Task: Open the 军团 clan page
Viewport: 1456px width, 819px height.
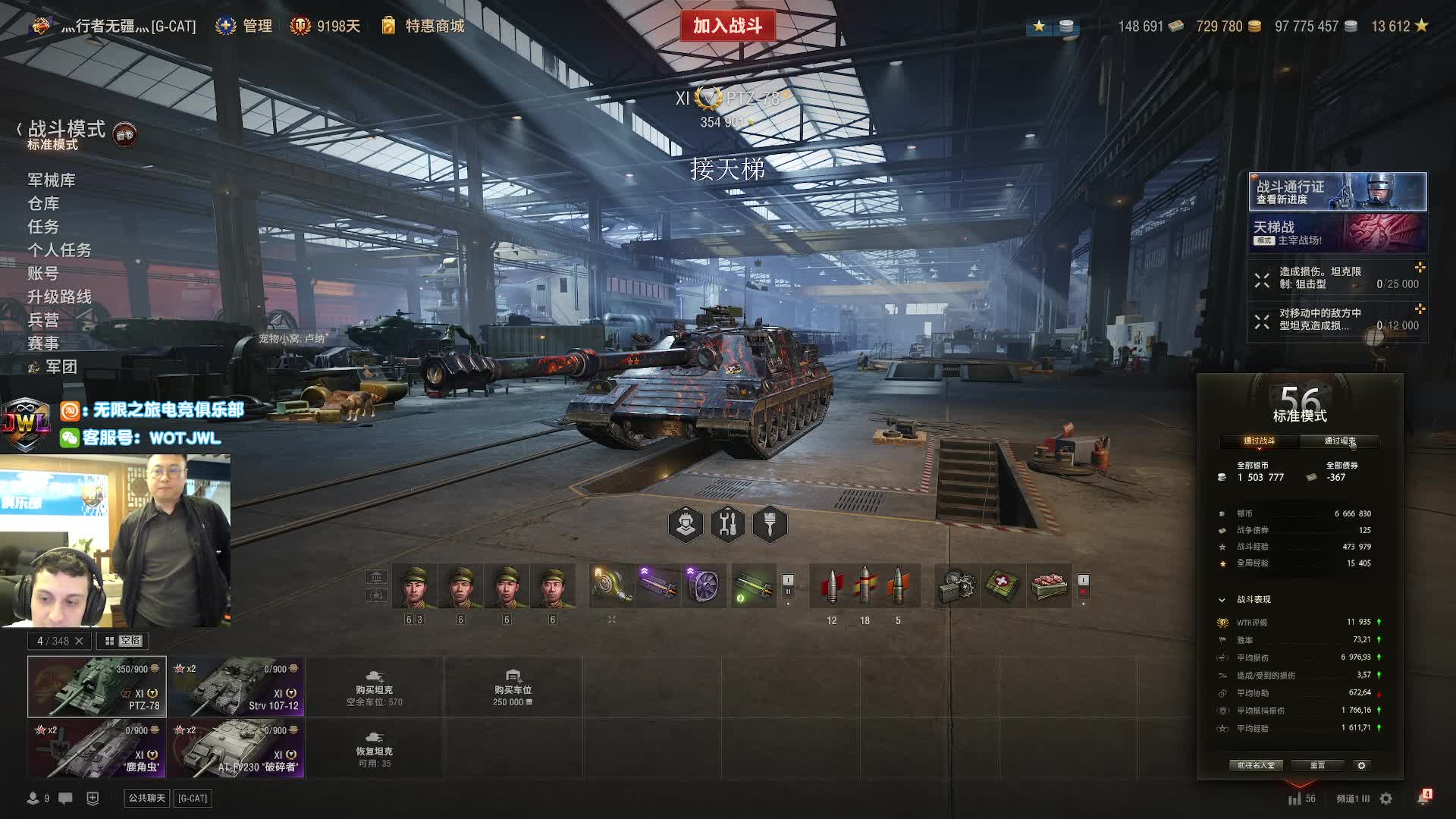Action: pos(61,367)
